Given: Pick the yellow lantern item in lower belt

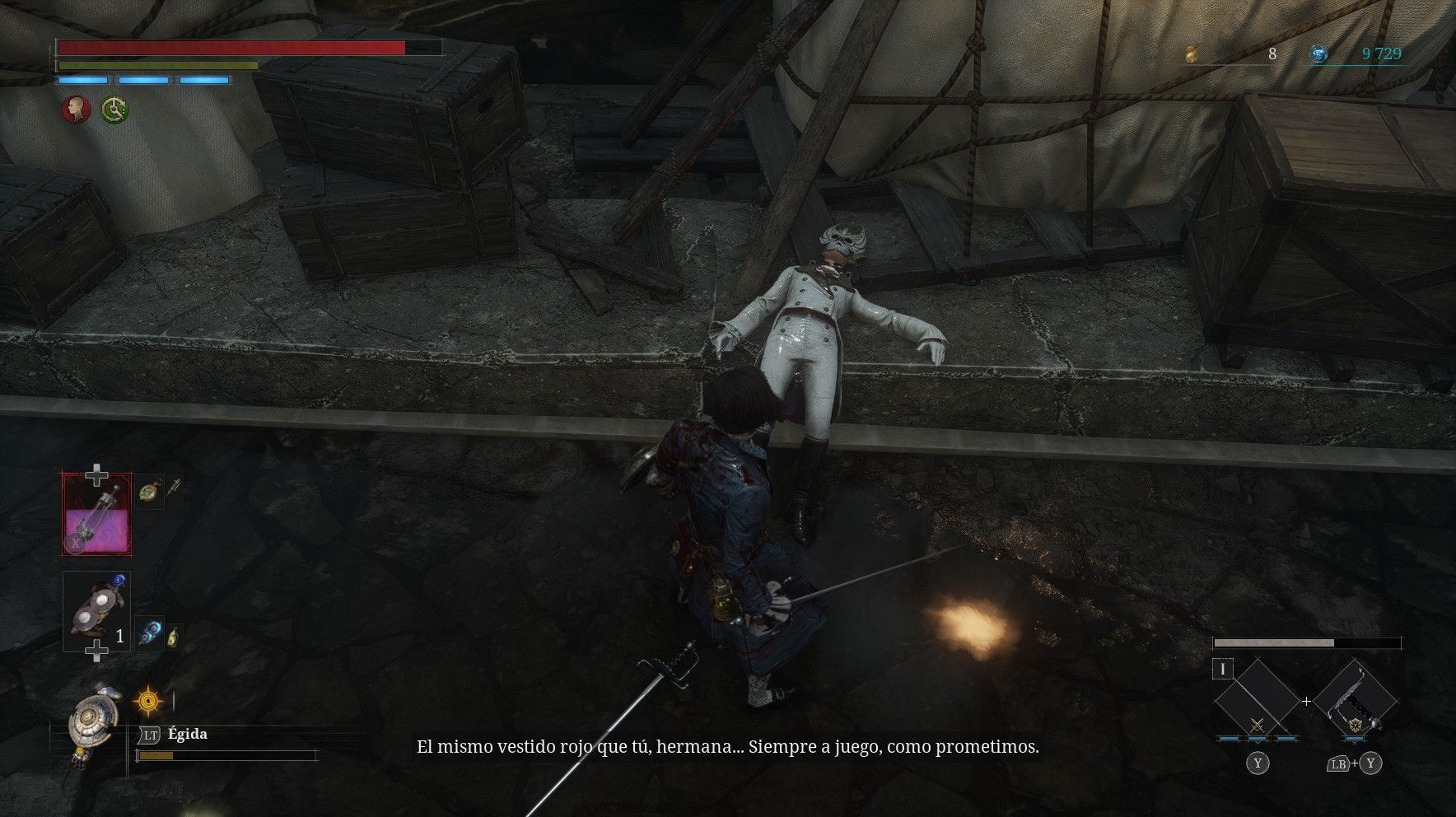Looking at the screenshot, I should (173, 636).
